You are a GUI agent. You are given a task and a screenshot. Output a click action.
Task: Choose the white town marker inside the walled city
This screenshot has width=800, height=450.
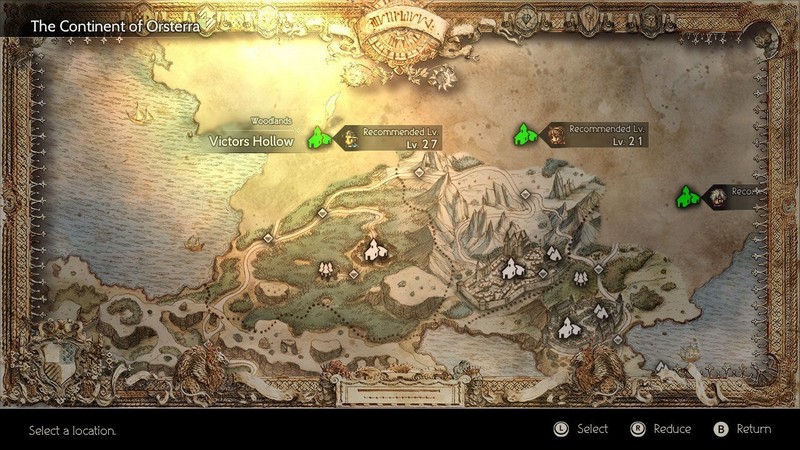[x=512, y=267]
